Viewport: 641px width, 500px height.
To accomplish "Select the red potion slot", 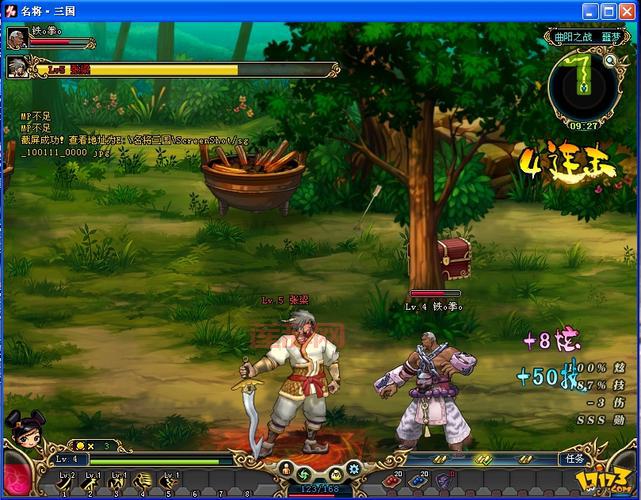I will pyautogui.click(x=389, y=481).
